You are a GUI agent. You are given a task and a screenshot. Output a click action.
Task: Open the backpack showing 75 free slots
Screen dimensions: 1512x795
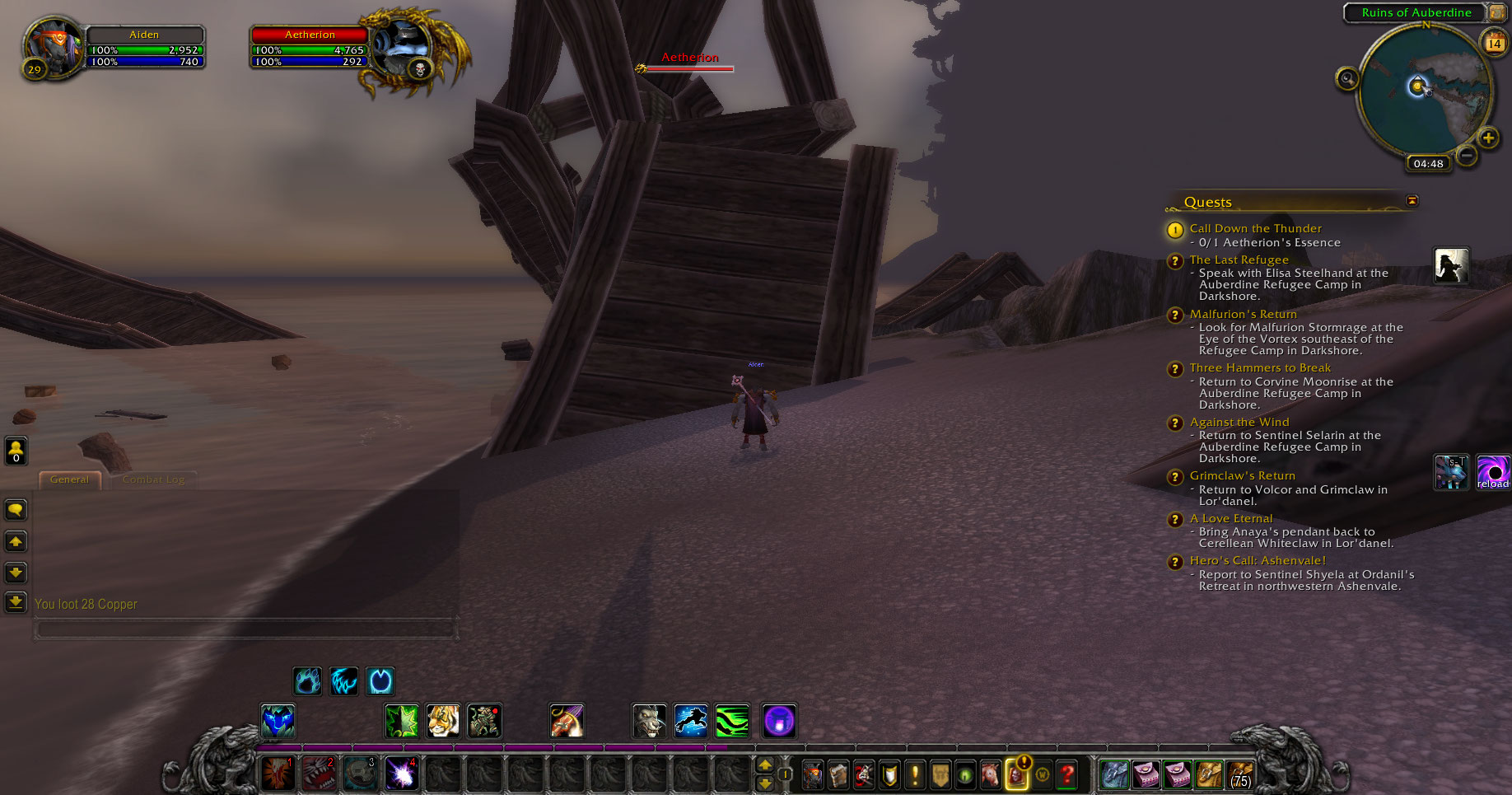click(x=1239, y=774)
